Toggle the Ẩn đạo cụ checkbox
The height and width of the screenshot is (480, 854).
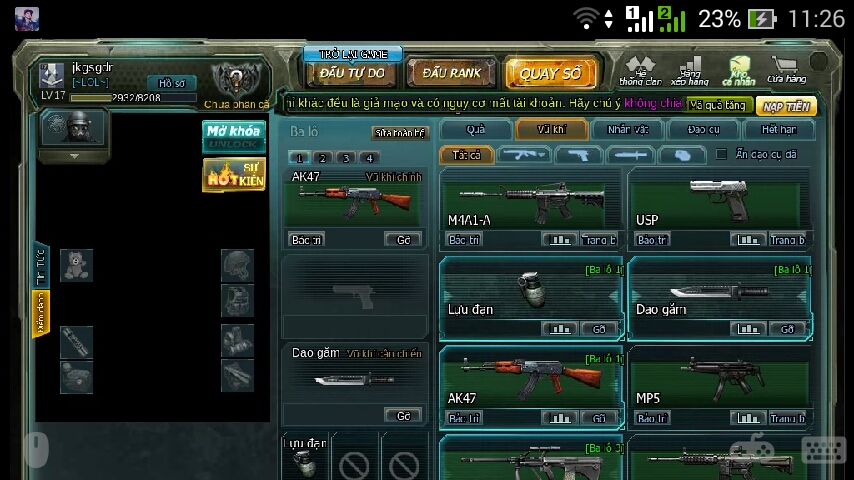coord(721,154)
